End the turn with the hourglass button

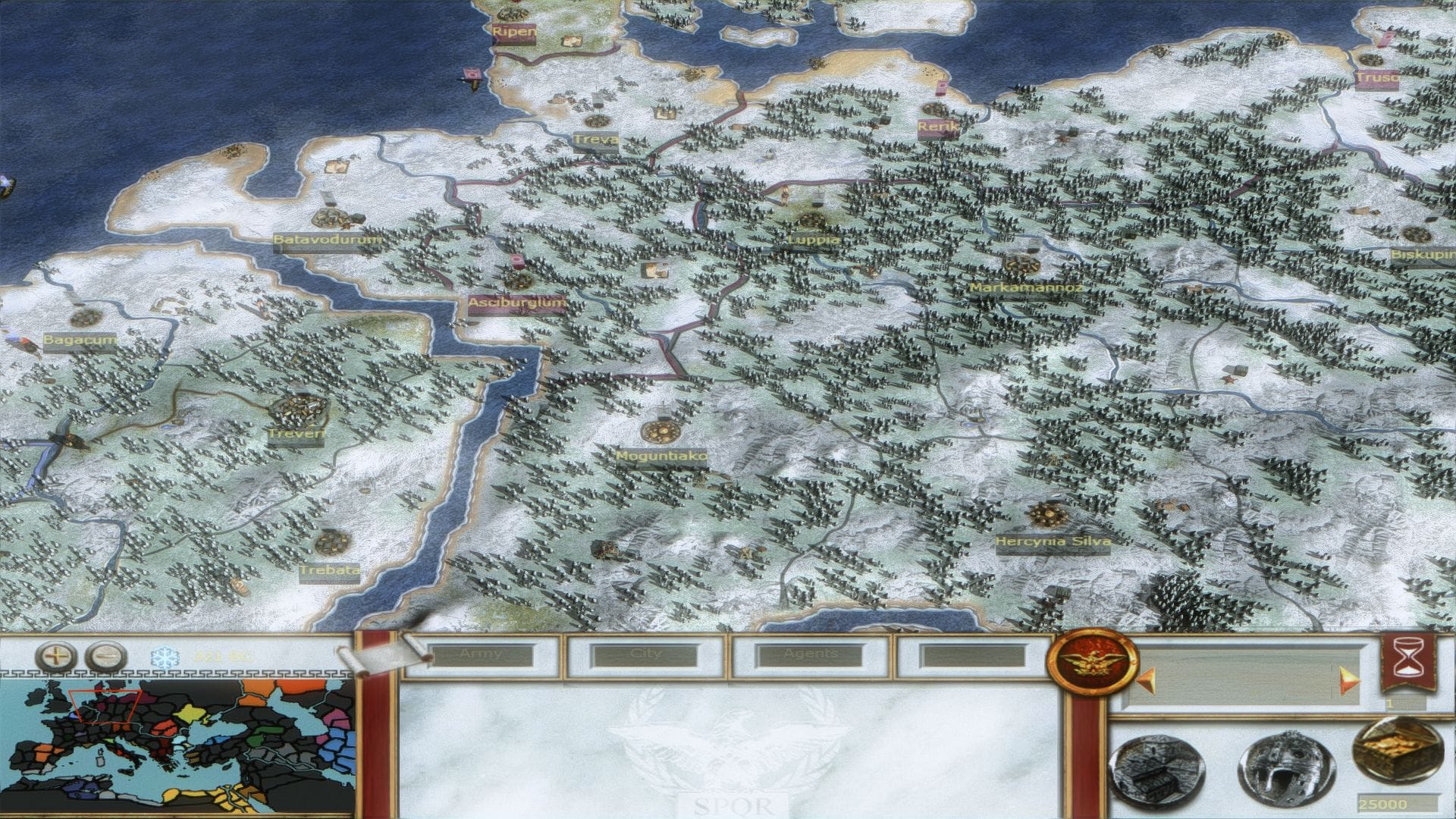coord(1408,664)
